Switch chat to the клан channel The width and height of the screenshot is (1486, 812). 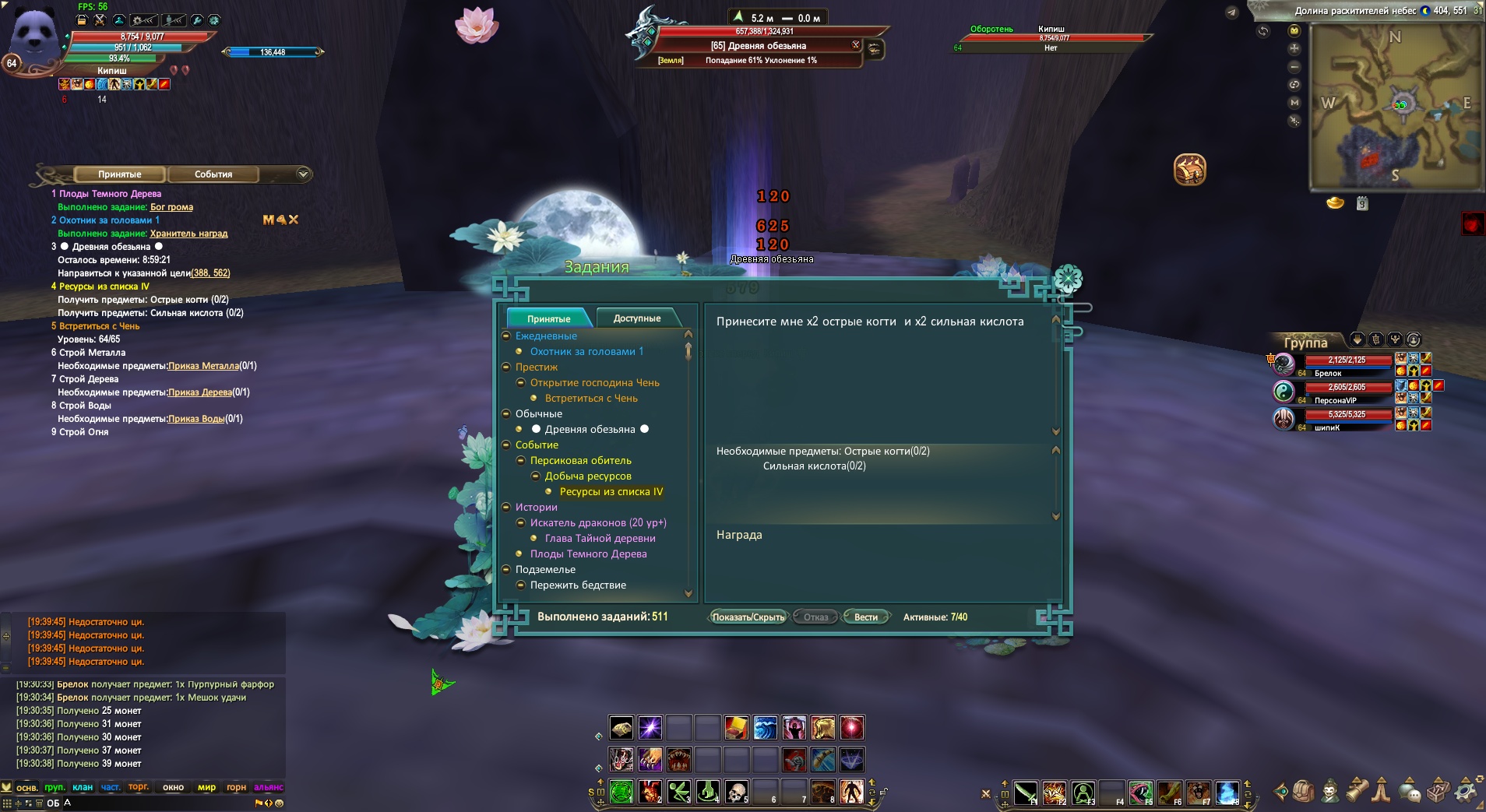83,787
